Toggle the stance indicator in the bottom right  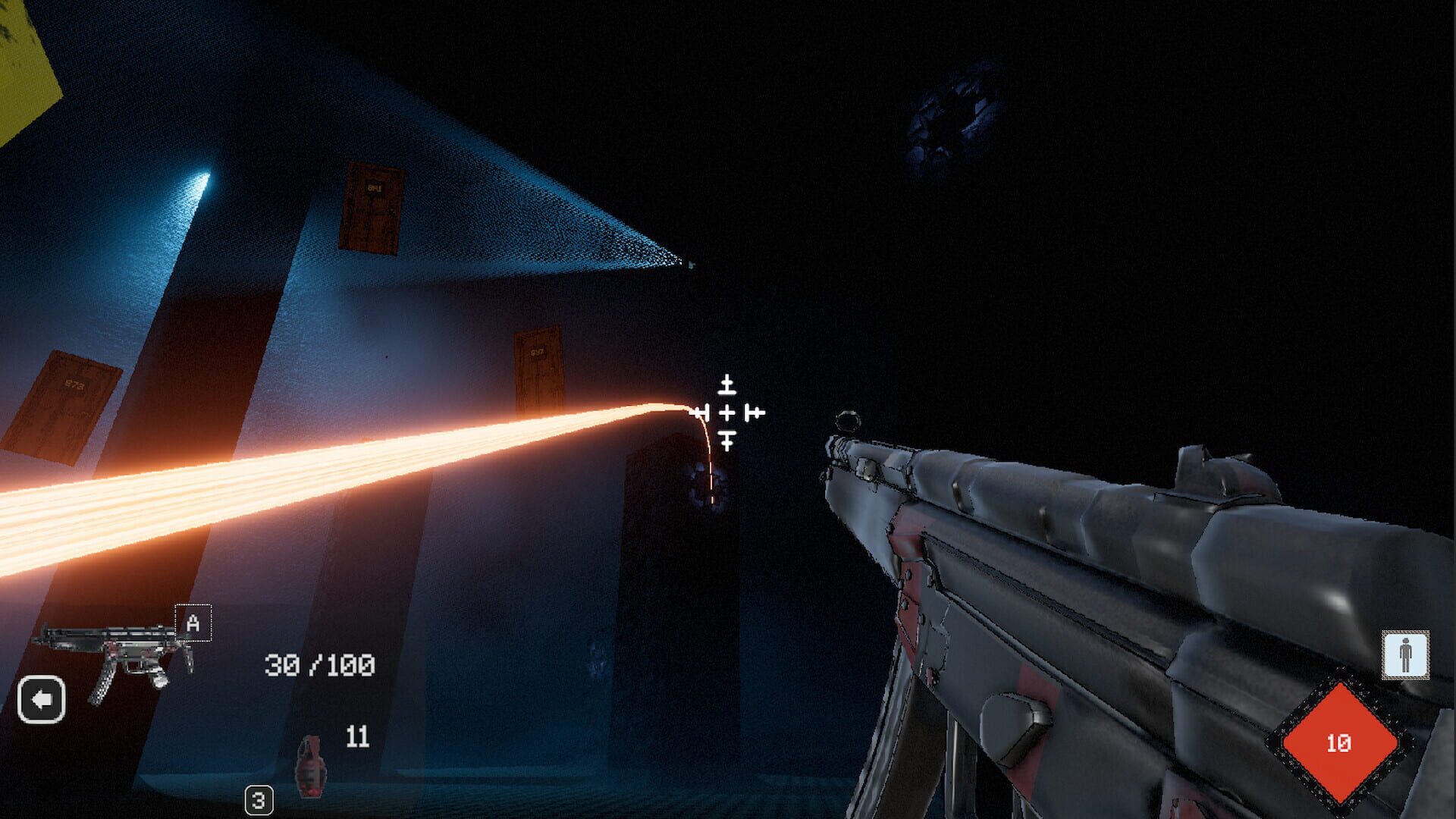click(x=1404, y=652)
